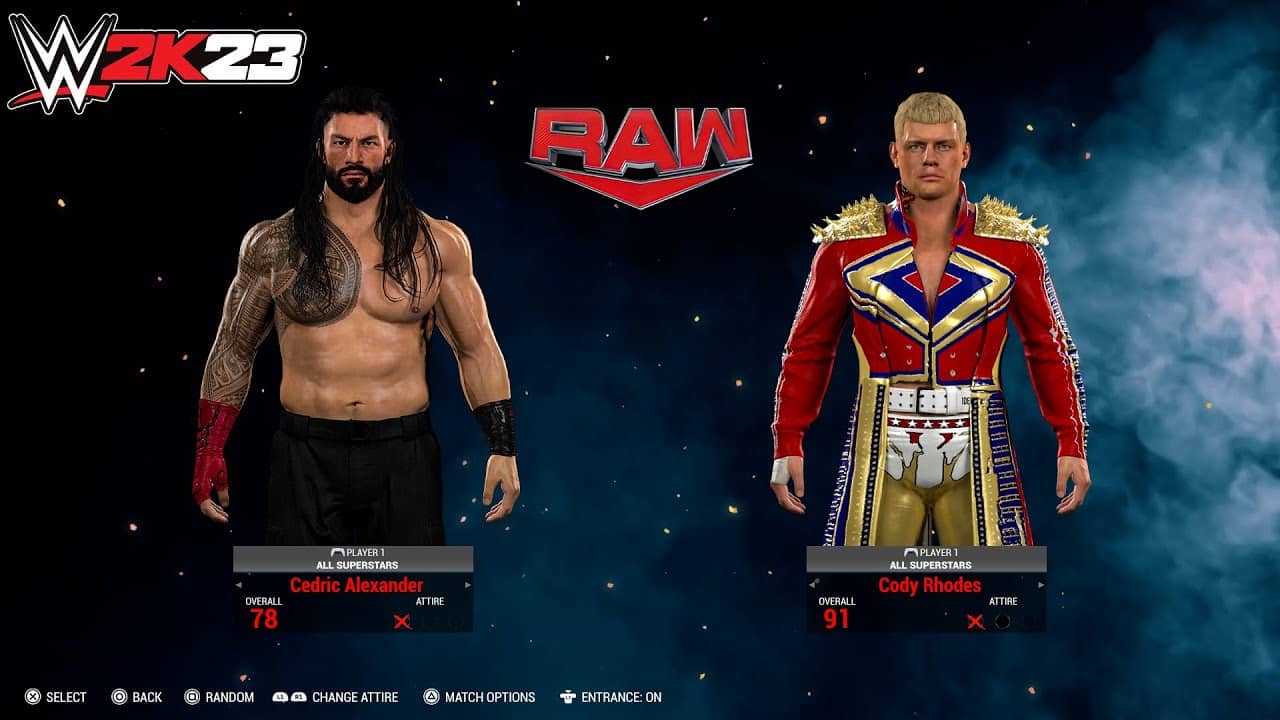Select Cody Rhodes' dark attire swatch
1280x720 pixels.
(x=1002, y=622)
